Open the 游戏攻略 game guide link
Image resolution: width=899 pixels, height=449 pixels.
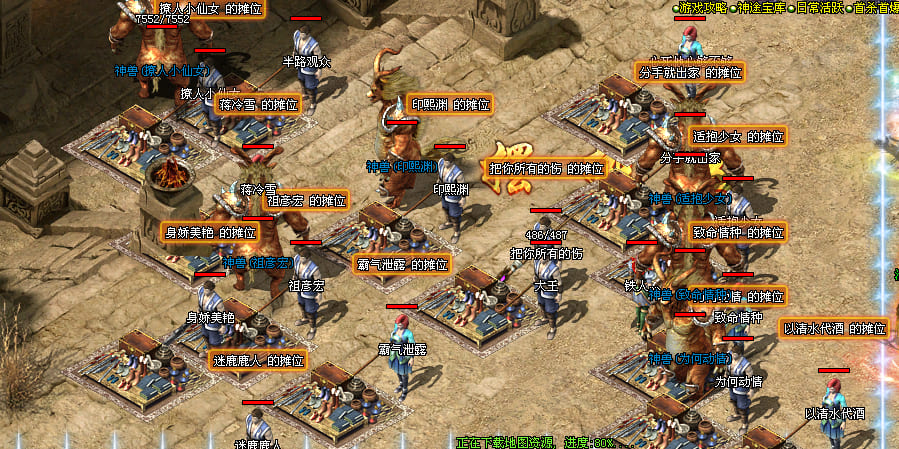click(x=702, y=8)
